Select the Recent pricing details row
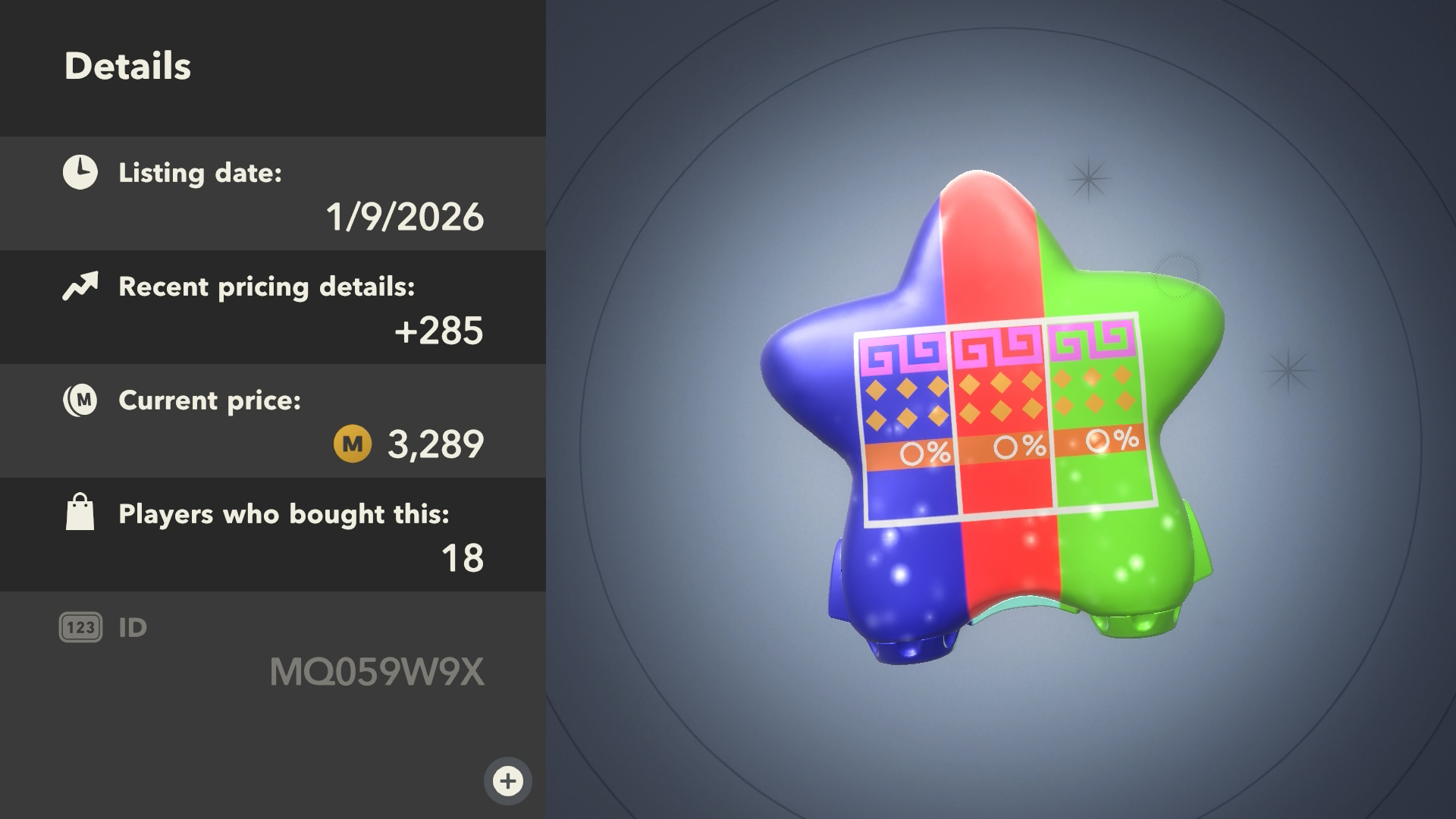 pos(273,307)
